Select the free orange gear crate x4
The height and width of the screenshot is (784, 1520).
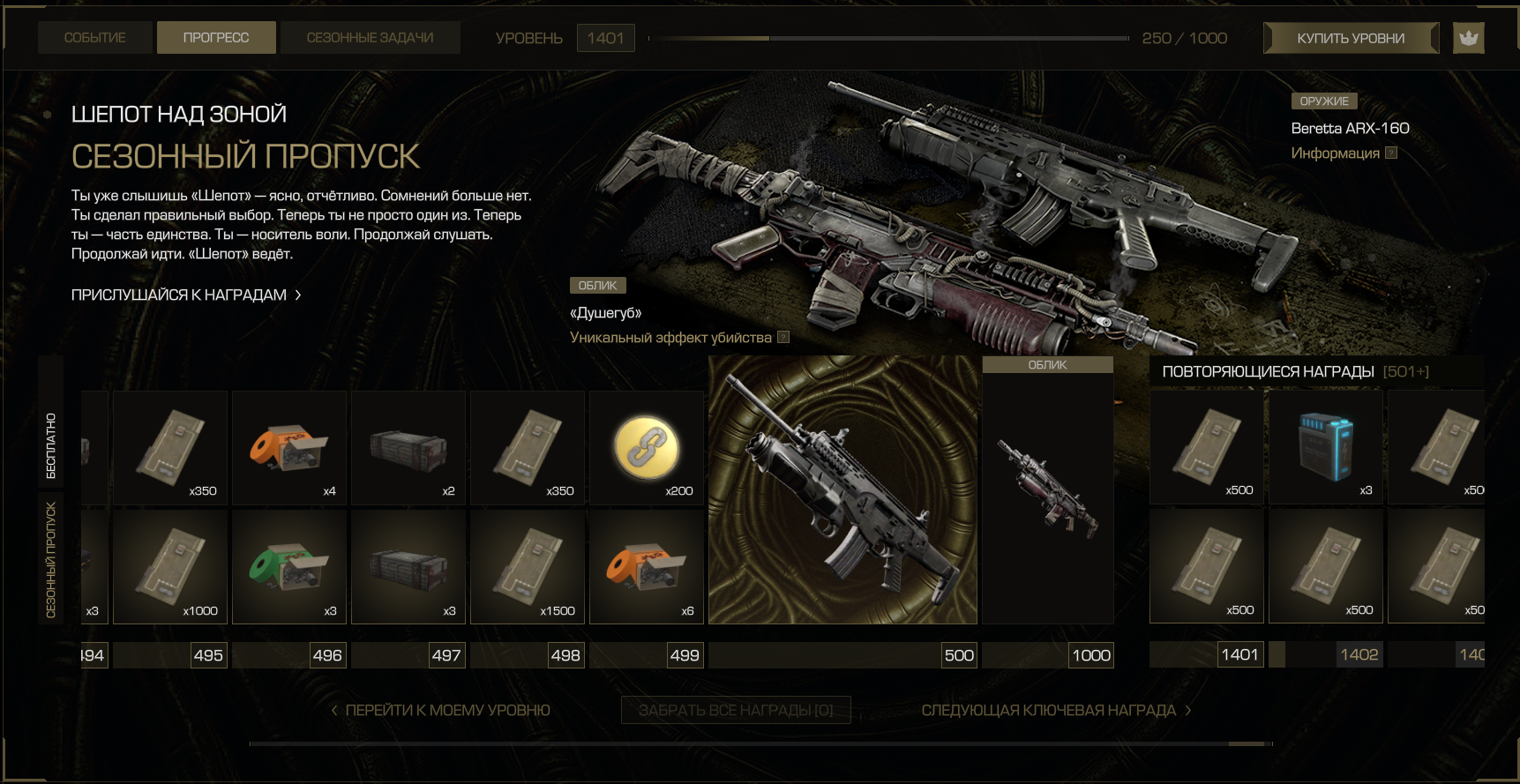coord(289,448)
